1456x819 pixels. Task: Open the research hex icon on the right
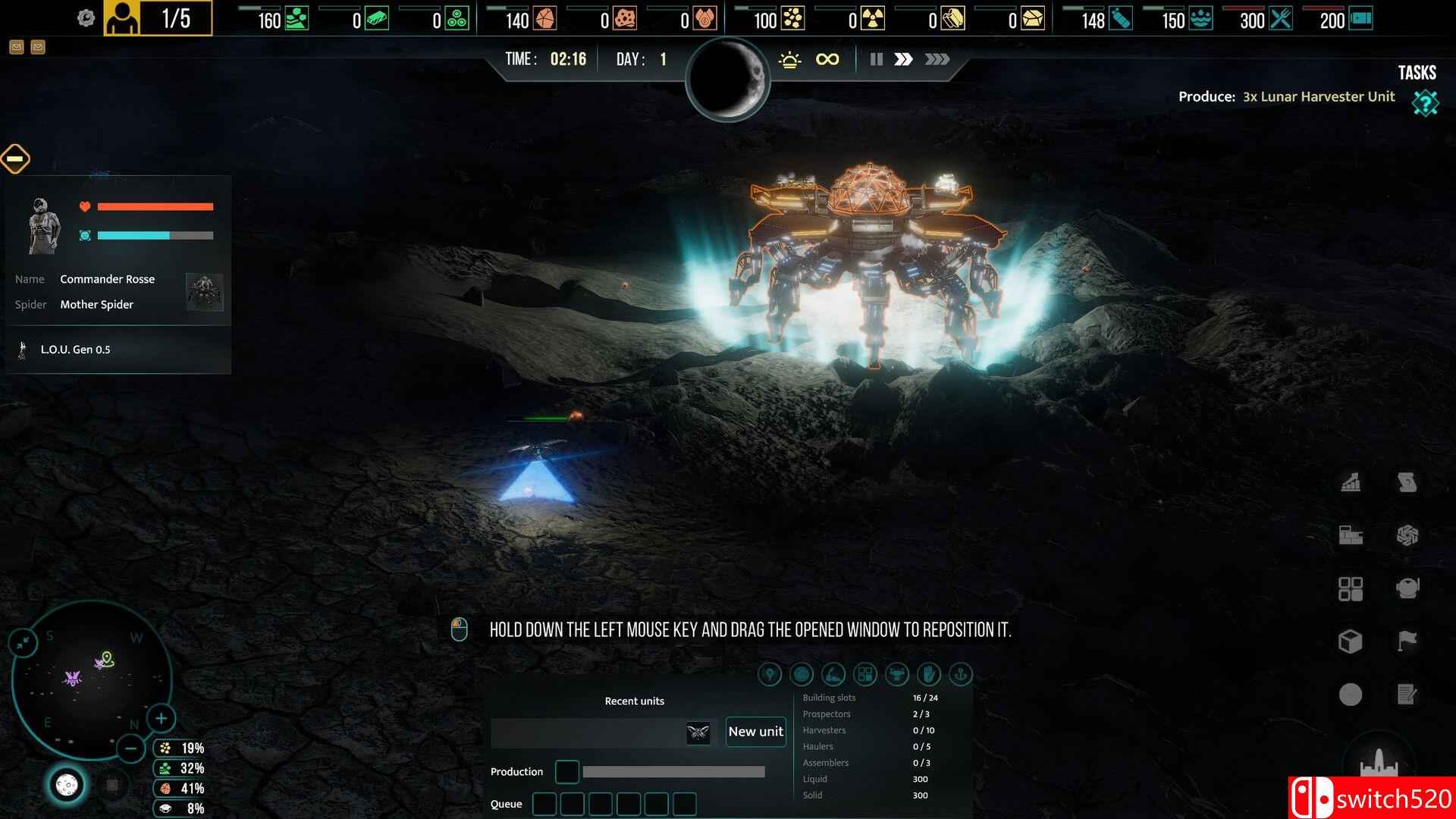1407,535
